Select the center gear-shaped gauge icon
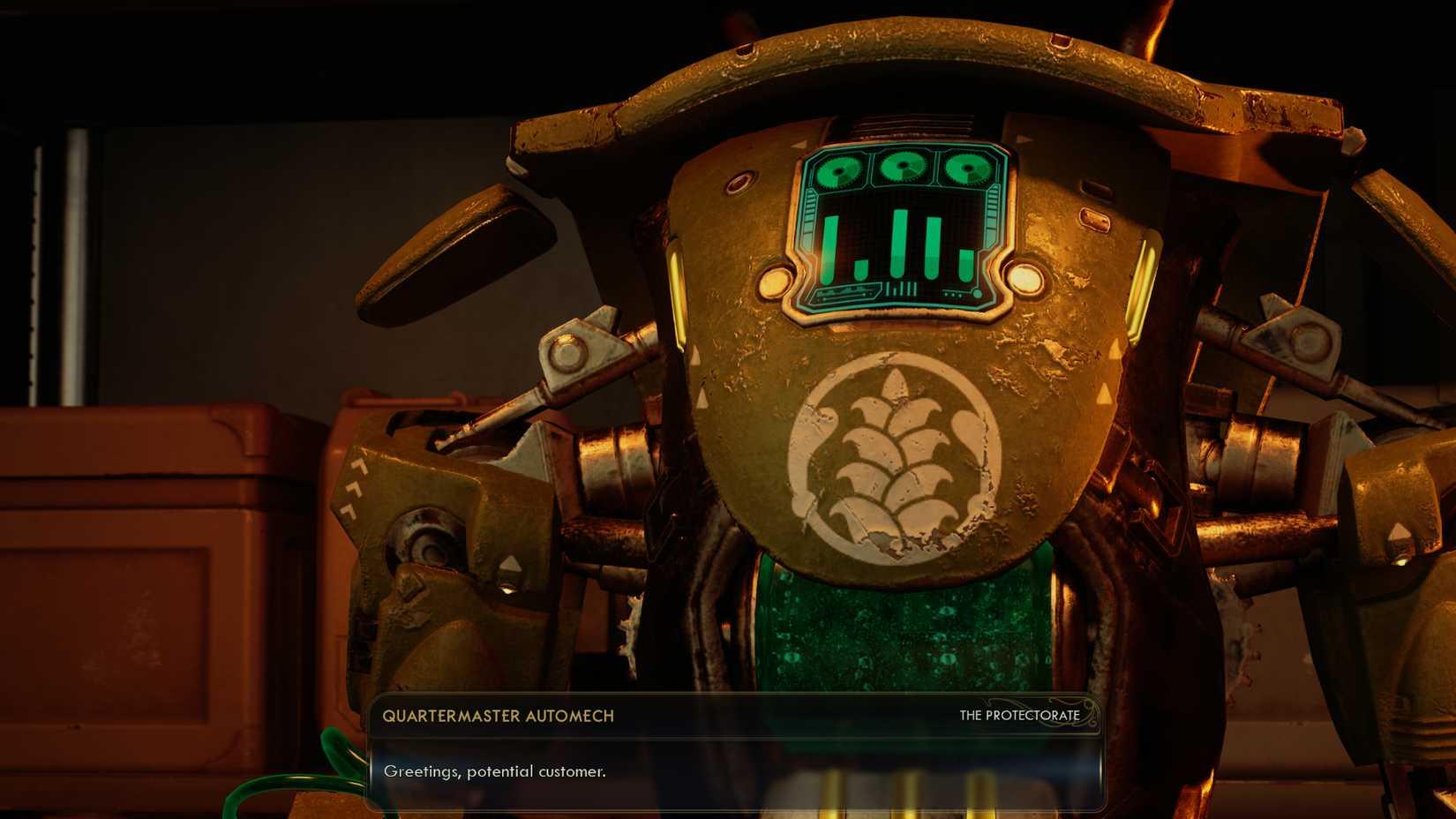 (903, 164)
